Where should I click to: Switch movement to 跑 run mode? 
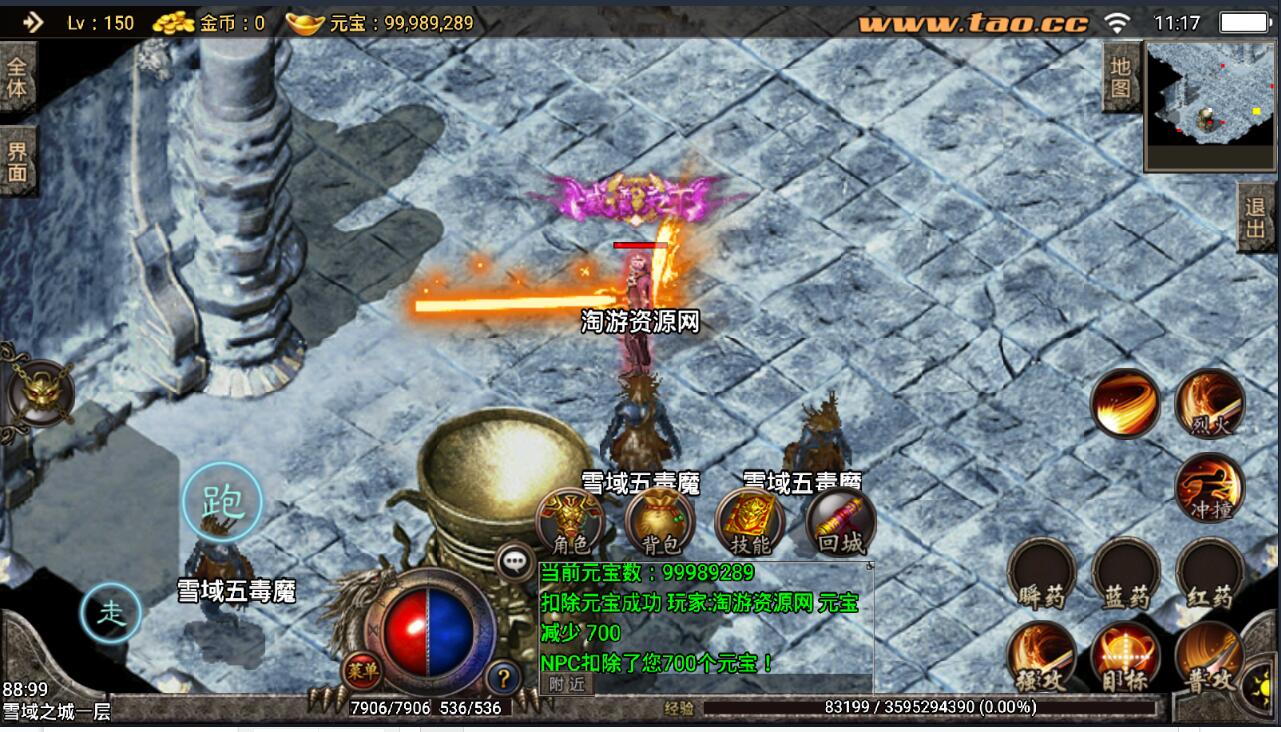(x=222, y=502)
